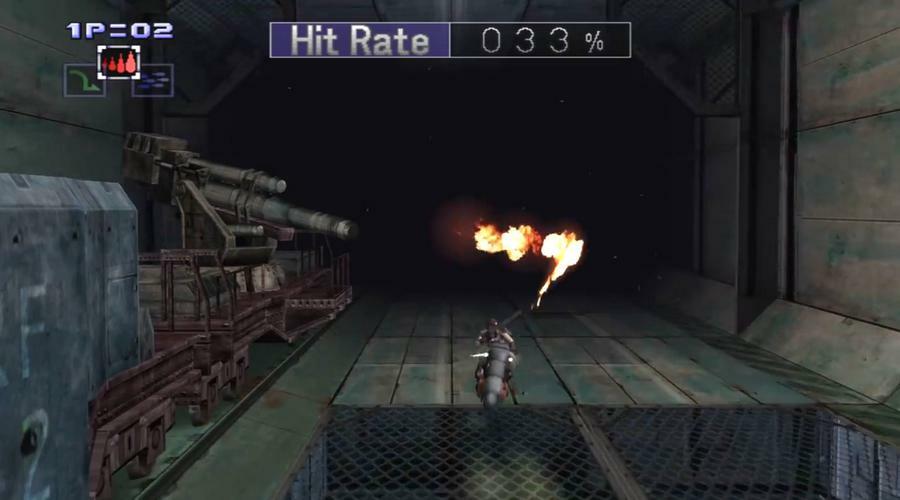Choose the blue spread-shot weapon icon

click(x=153, y=81)
